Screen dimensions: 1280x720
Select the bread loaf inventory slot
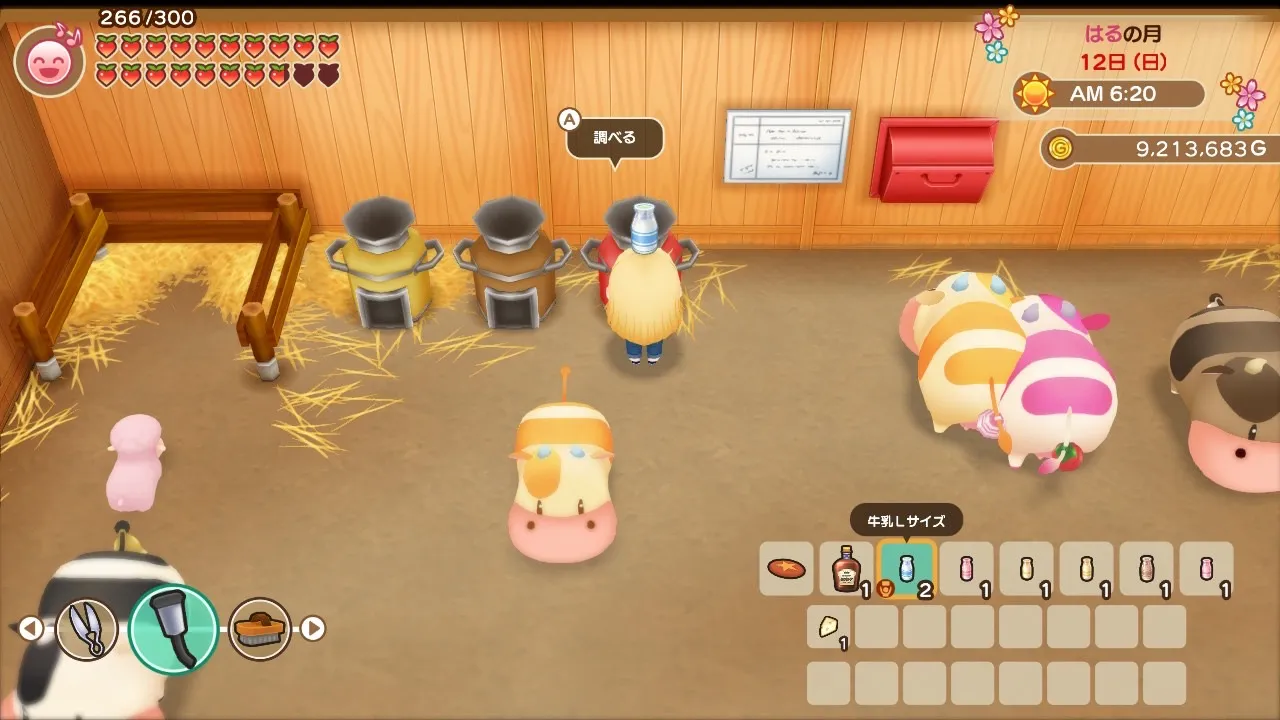point(786,569)
